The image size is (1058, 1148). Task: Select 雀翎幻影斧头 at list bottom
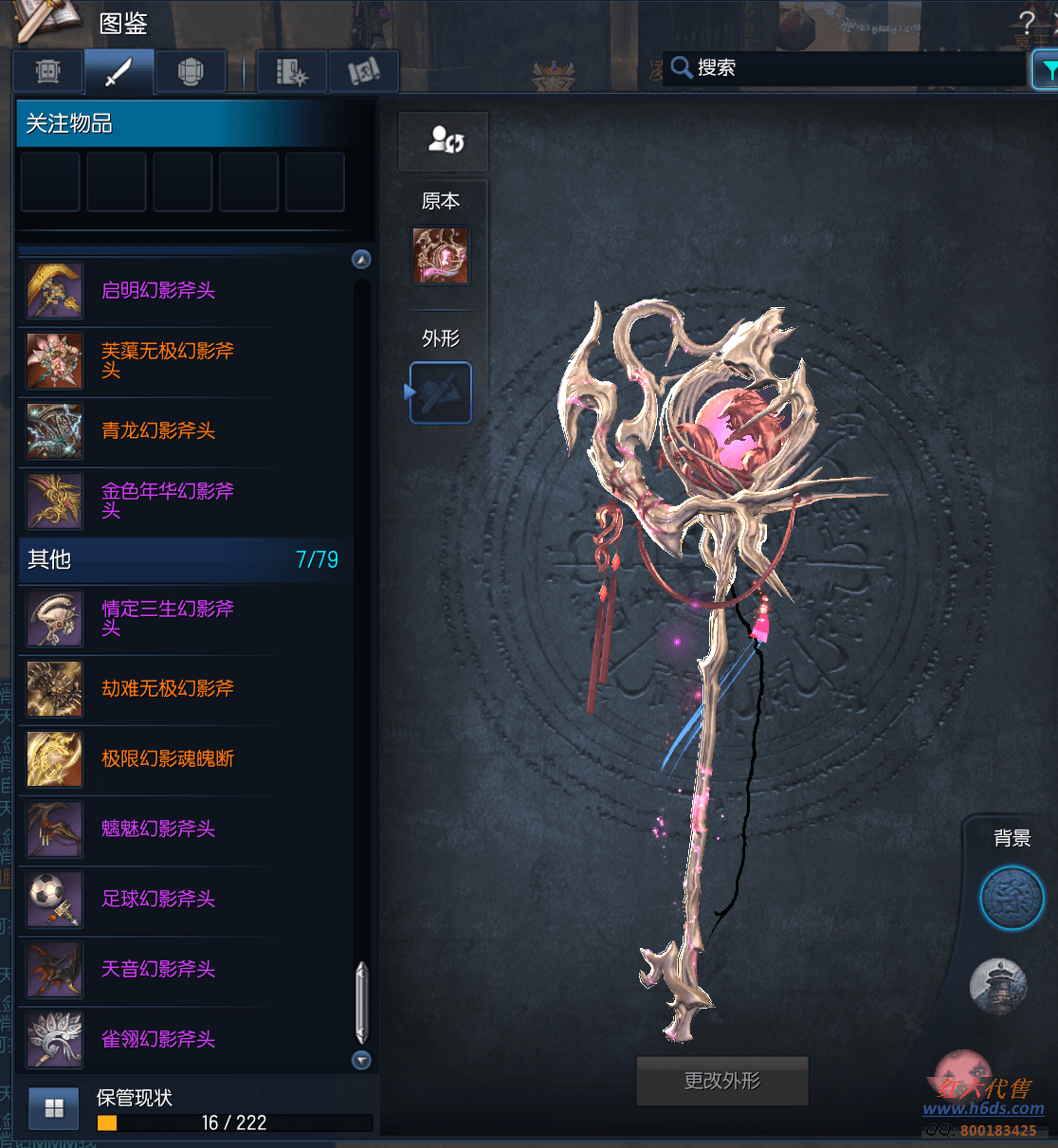point(158,1040)
